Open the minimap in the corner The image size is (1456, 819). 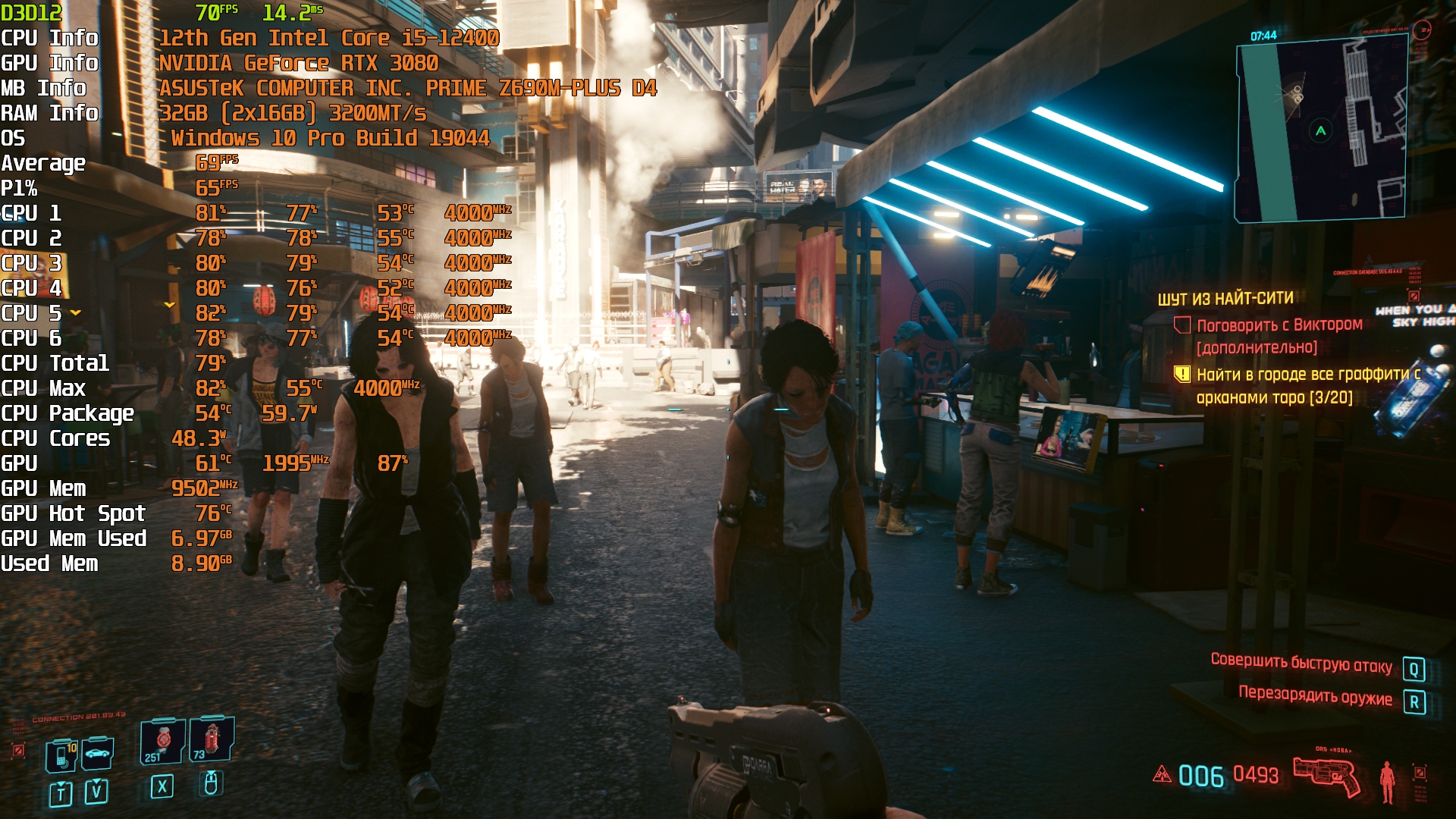click(1321, 130)
